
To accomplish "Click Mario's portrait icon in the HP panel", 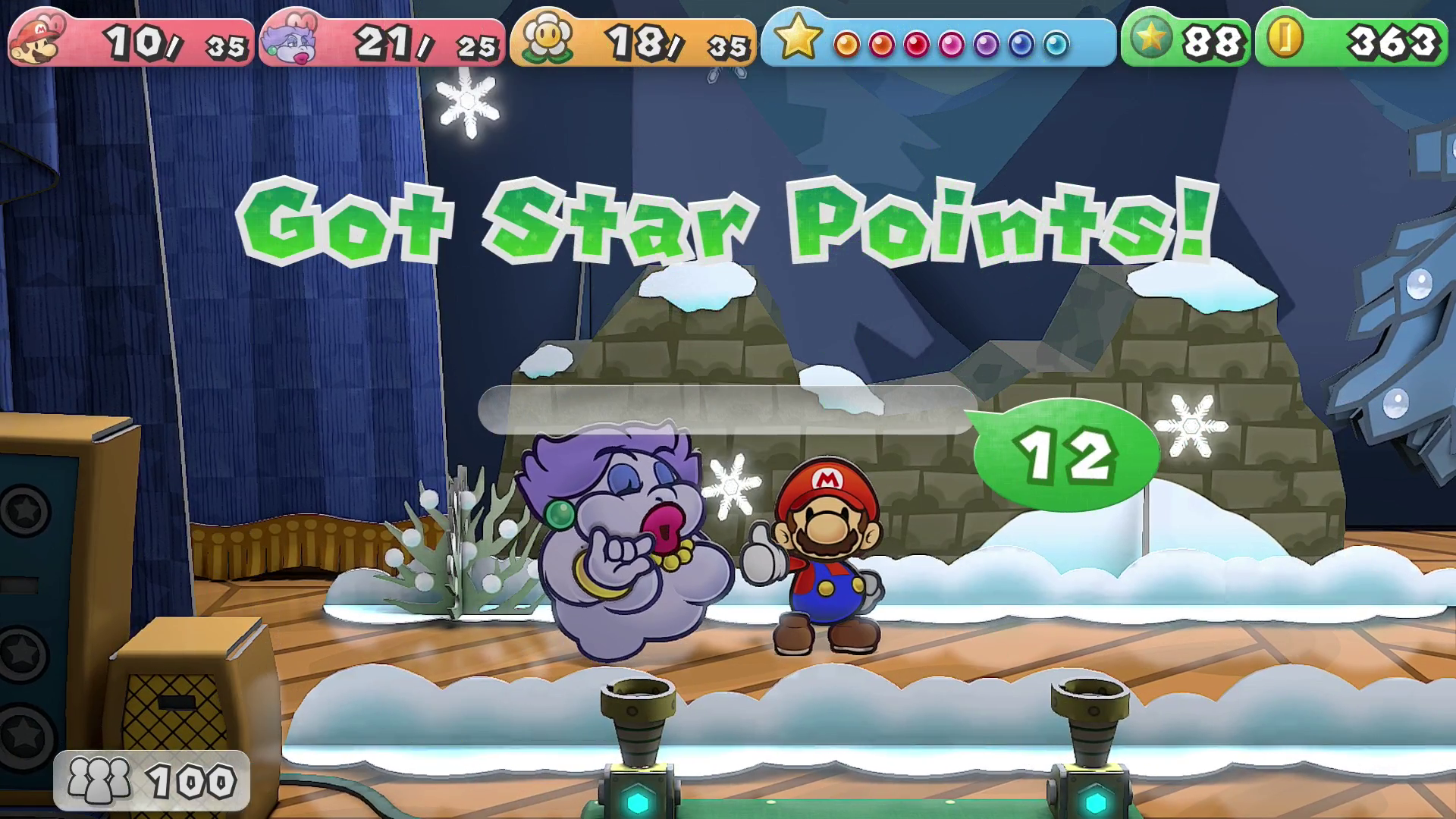I will pos(38,40).
